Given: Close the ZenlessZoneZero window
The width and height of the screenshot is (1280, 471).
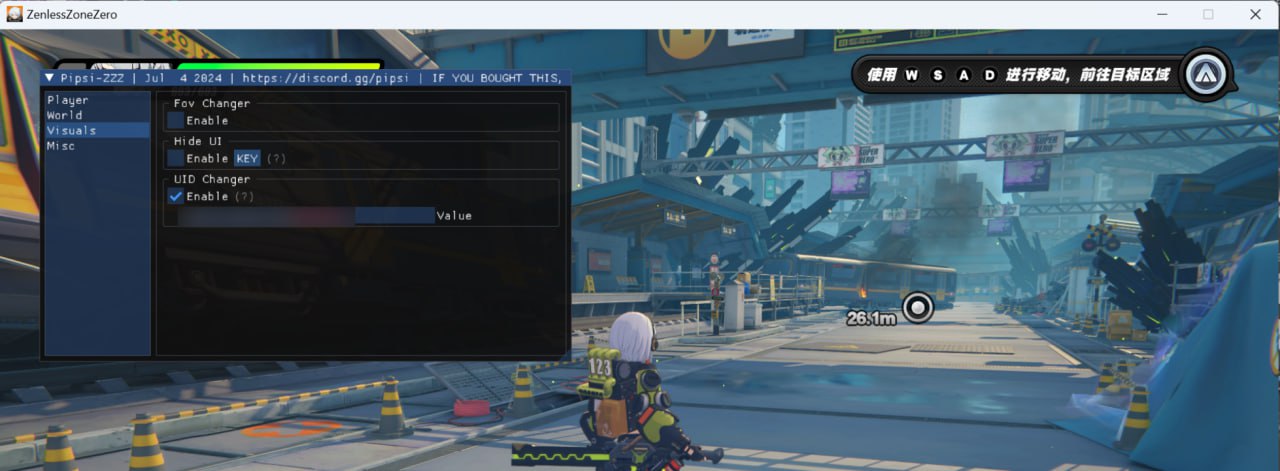Looking at the screenshot, I should [x=1255, y=14].
